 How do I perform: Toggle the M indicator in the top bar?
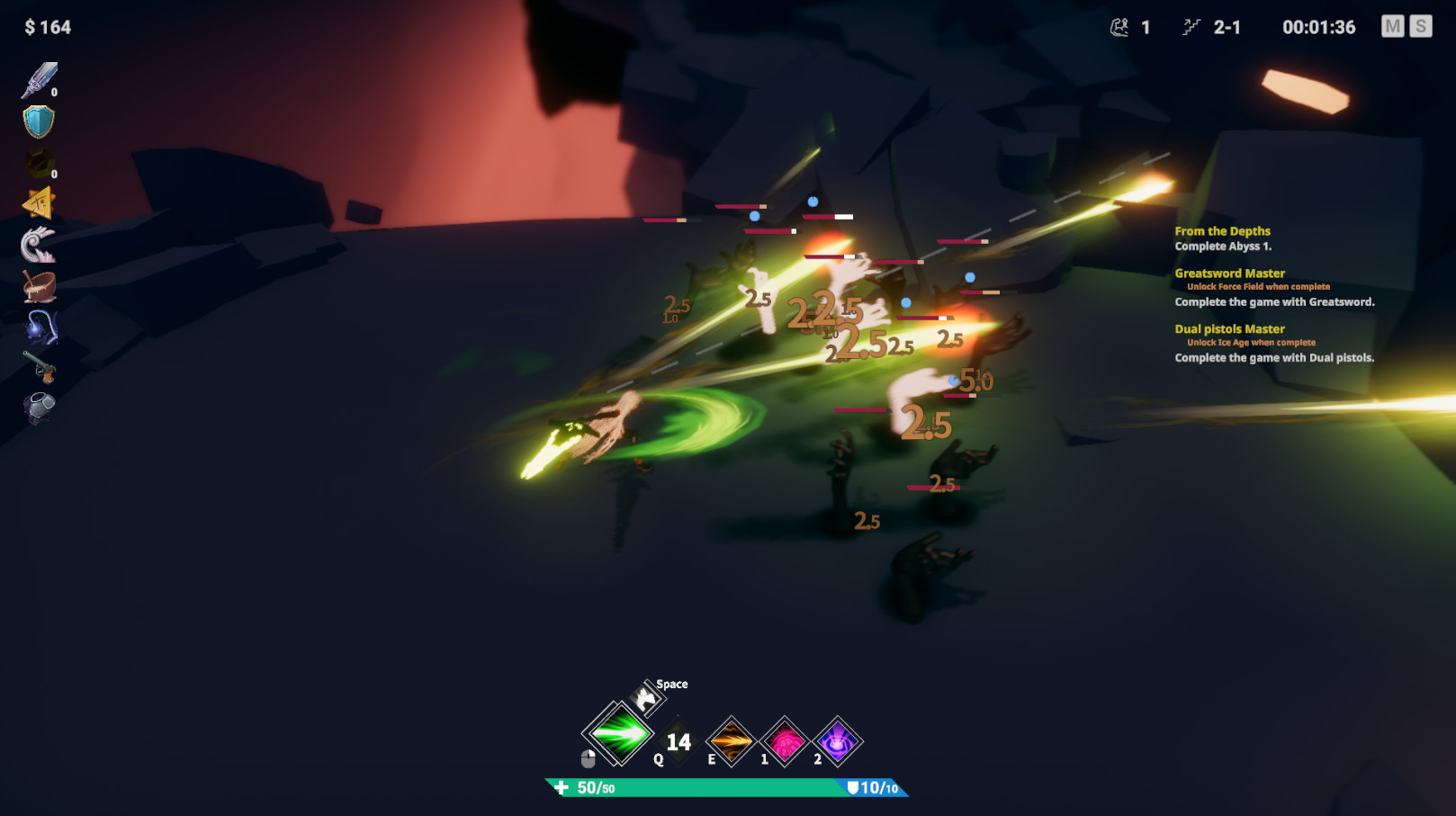[1394, 27]
